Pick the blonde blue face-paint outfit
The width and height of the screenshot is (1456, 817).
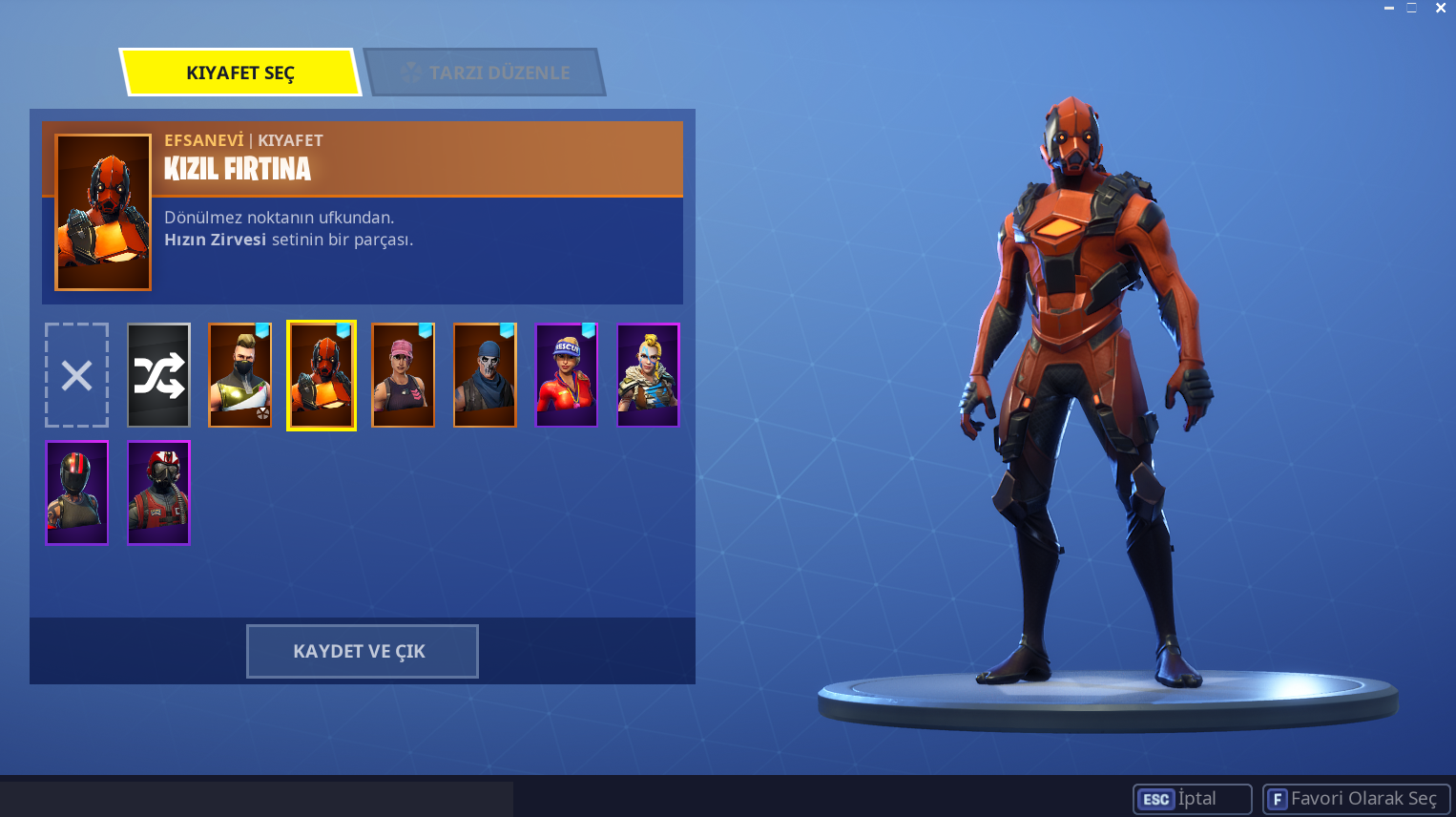tap(648, 375)
